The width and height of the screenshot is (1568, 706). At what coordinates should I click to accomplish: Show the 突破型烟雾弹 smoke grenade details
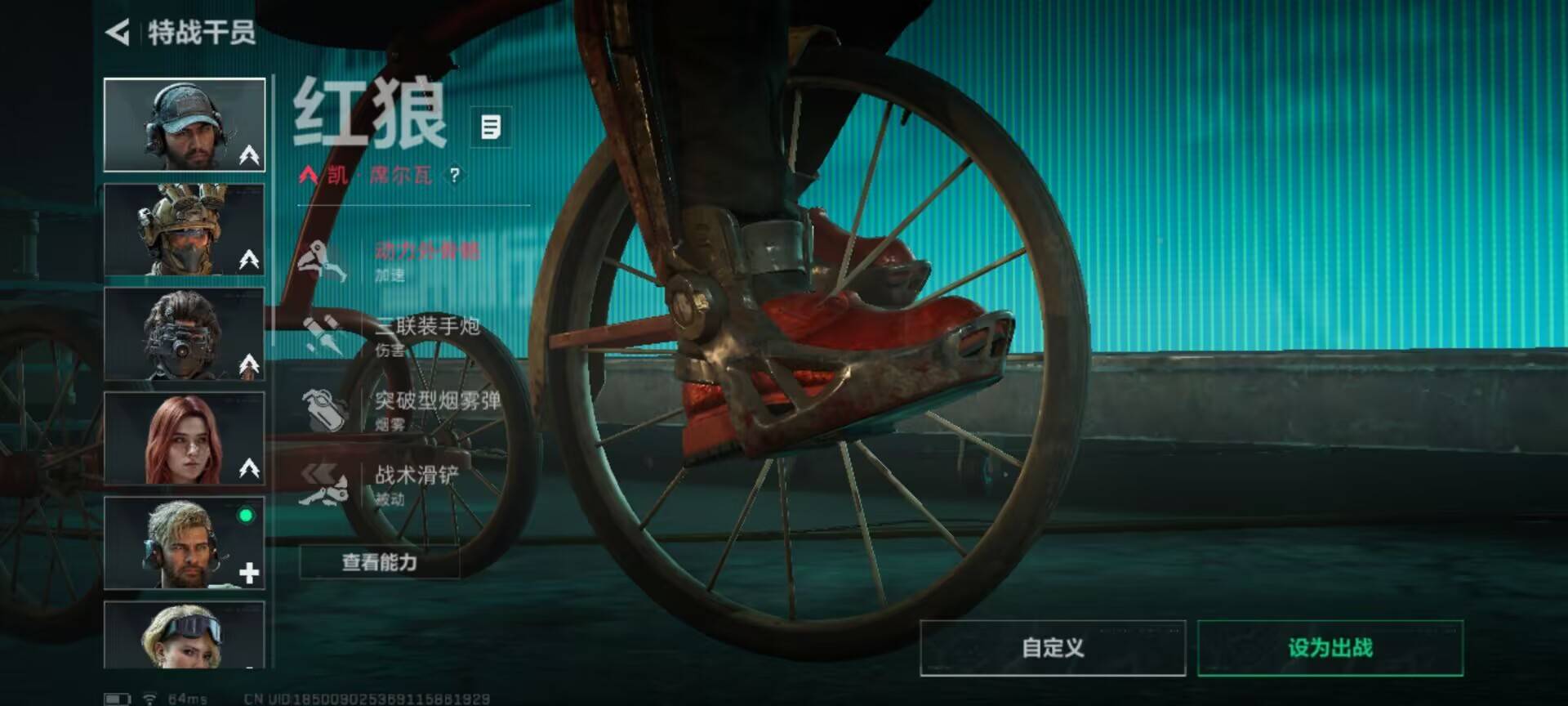[x=400, y=409]
